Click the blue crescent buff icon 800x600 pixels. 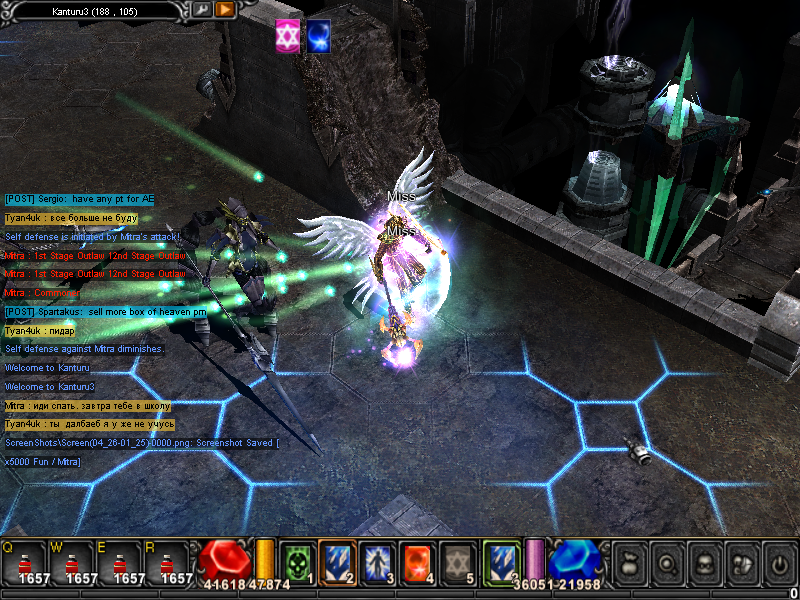coord(320,36)
